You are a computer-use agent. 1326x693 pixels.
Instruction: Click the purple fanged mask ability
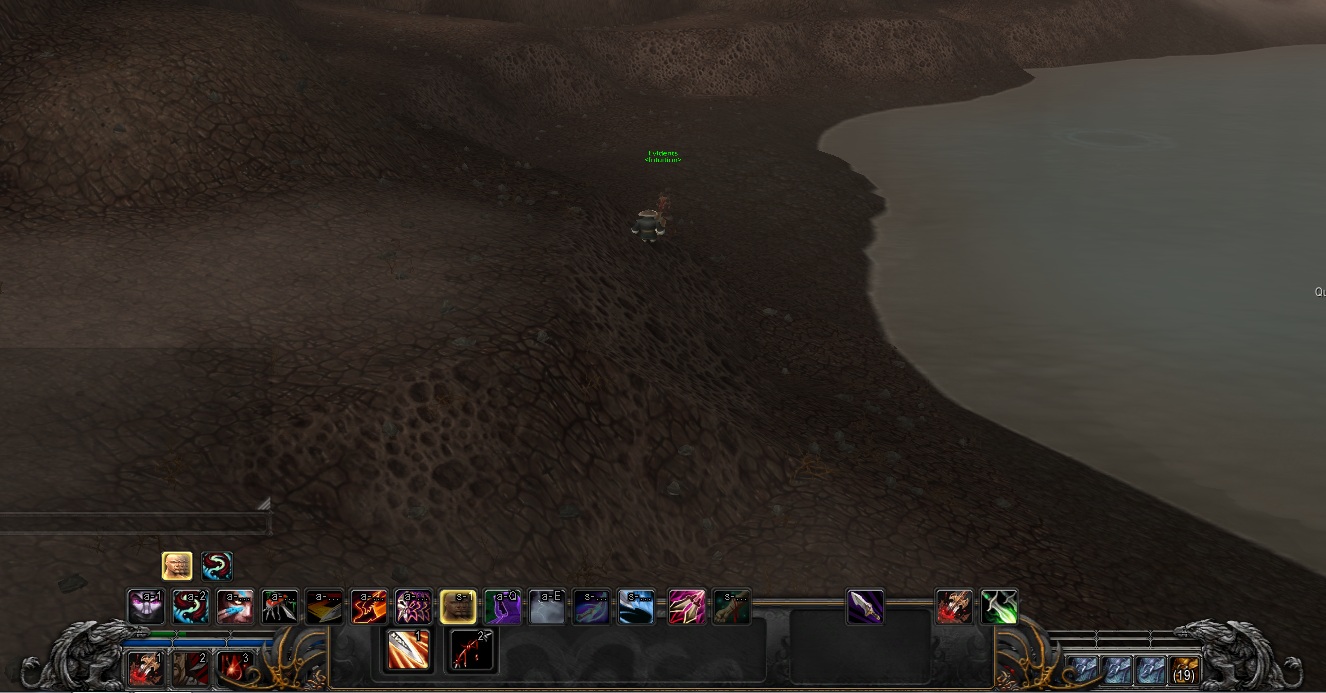(x=414, y=607)
